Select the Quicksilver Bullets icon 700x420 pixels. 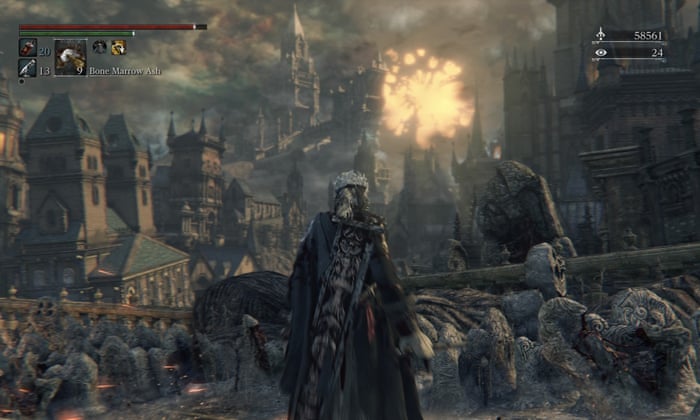tap(27, 68)
